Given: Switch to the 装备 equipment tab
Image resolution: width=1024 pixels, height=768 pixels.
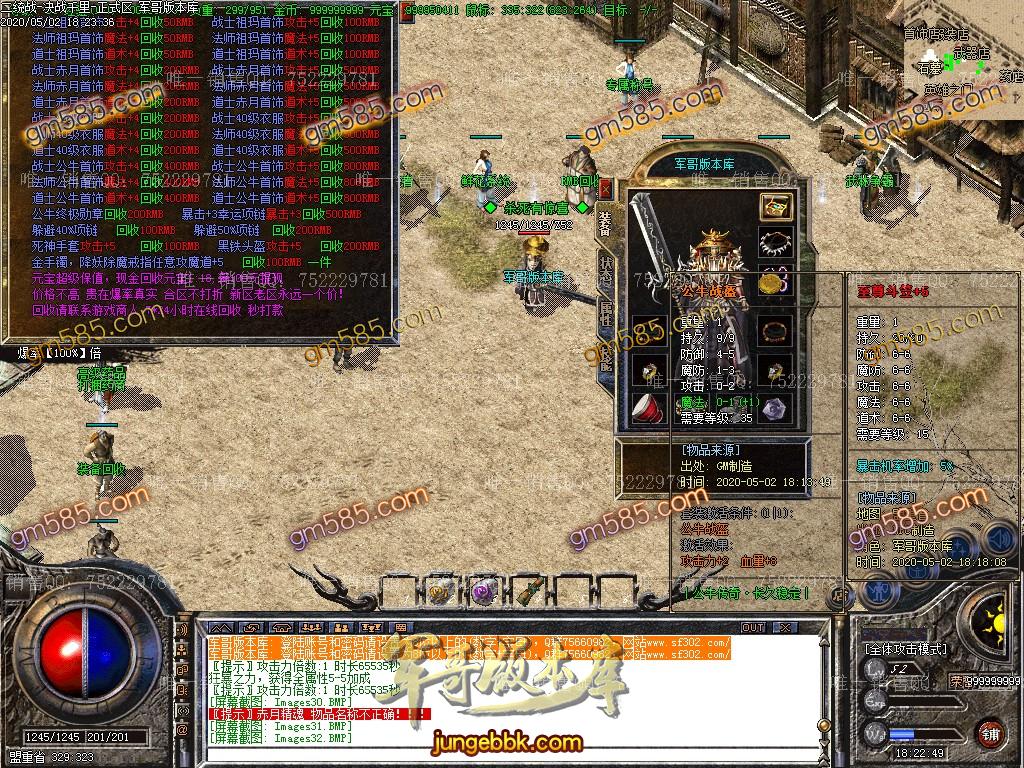Looking at the screenshot, I should [x=606, y=224].
